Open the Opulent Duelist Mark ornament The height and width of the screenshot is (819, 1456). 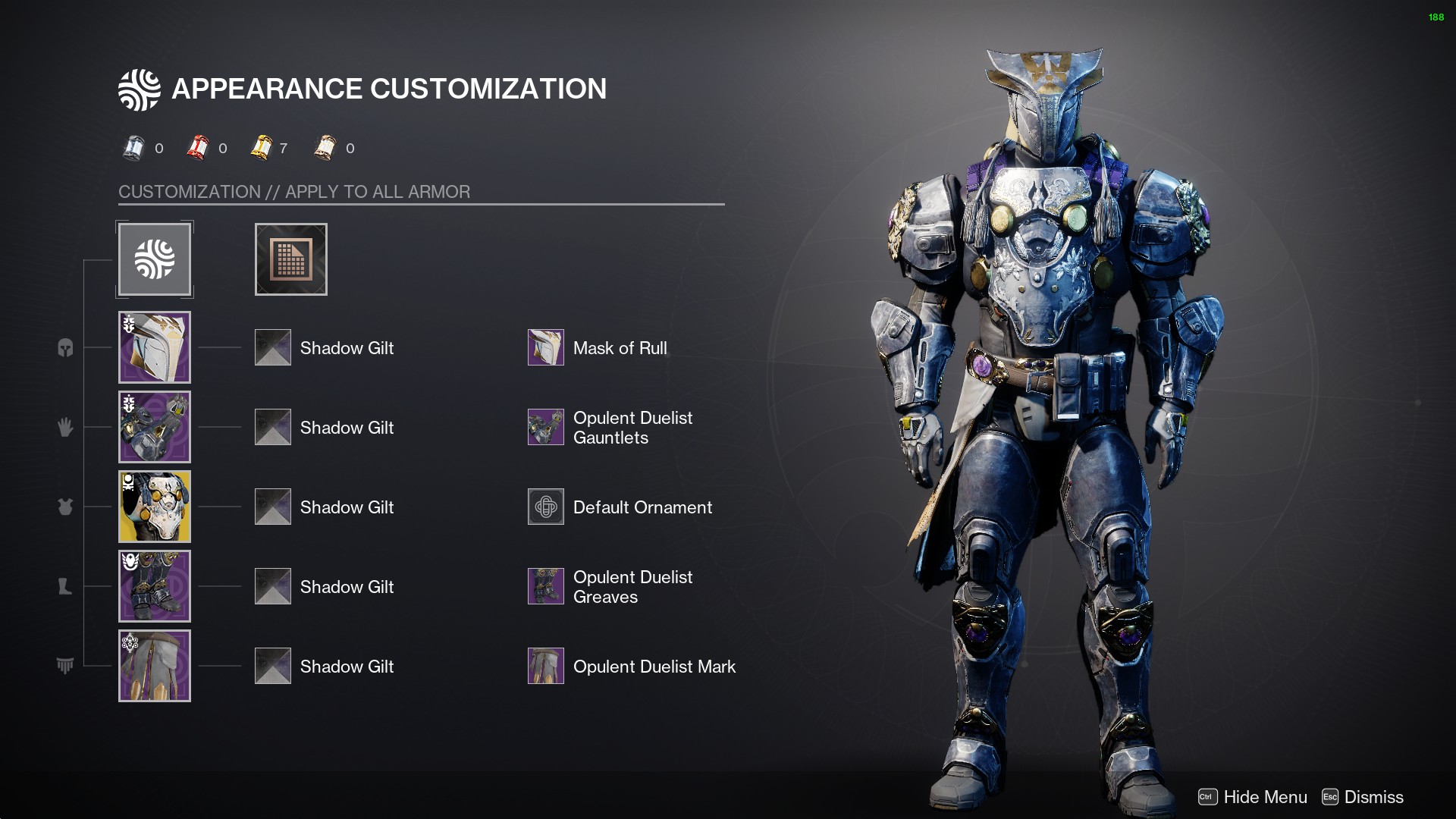click(x=546, y=666)
